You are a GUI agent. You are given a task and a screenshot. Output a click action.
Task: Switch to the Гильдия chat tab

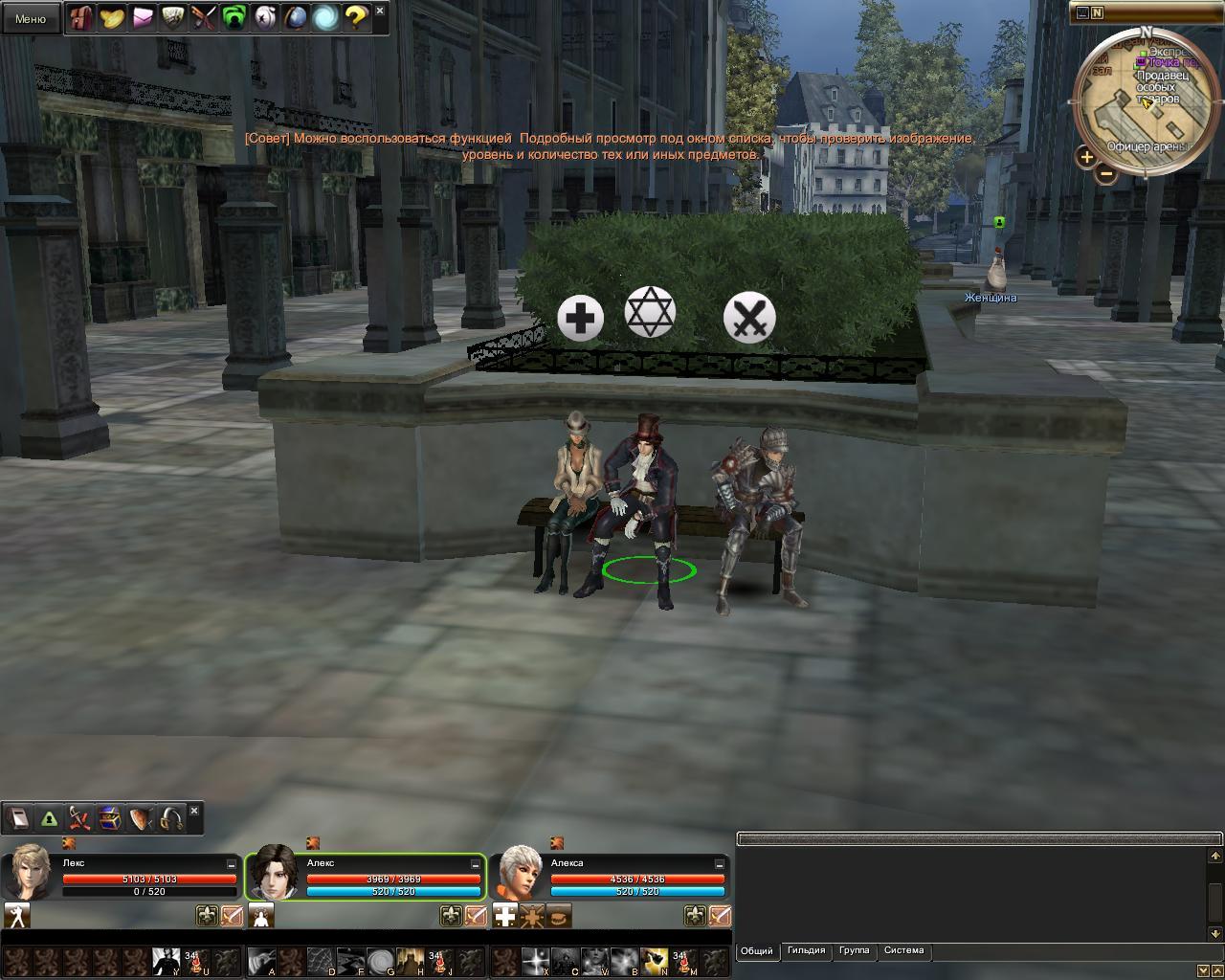806,950
